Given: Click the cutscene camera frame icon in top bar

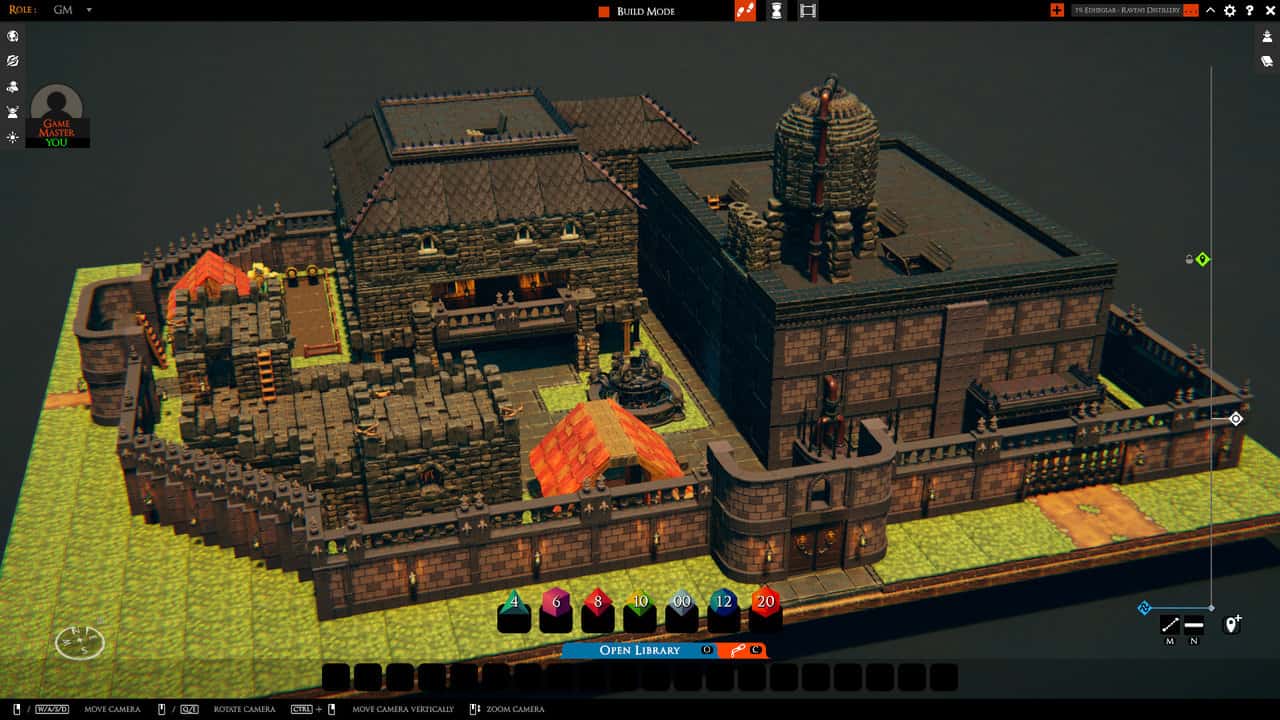Looking at the screenshot, I should [806, 11].
